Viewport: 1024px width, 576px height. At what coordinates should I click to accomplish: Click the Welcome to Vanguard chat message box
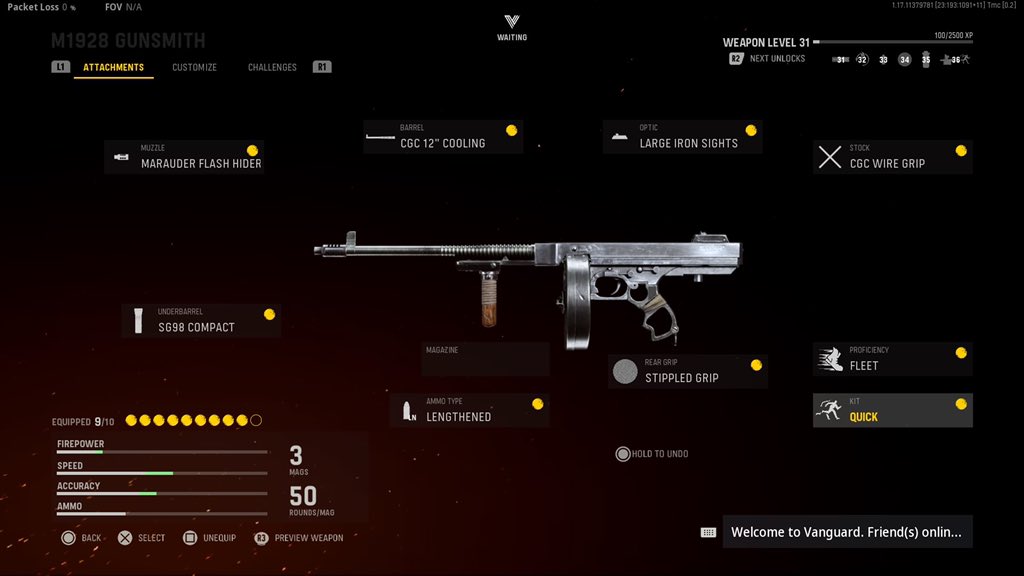(x=845, y=532)
